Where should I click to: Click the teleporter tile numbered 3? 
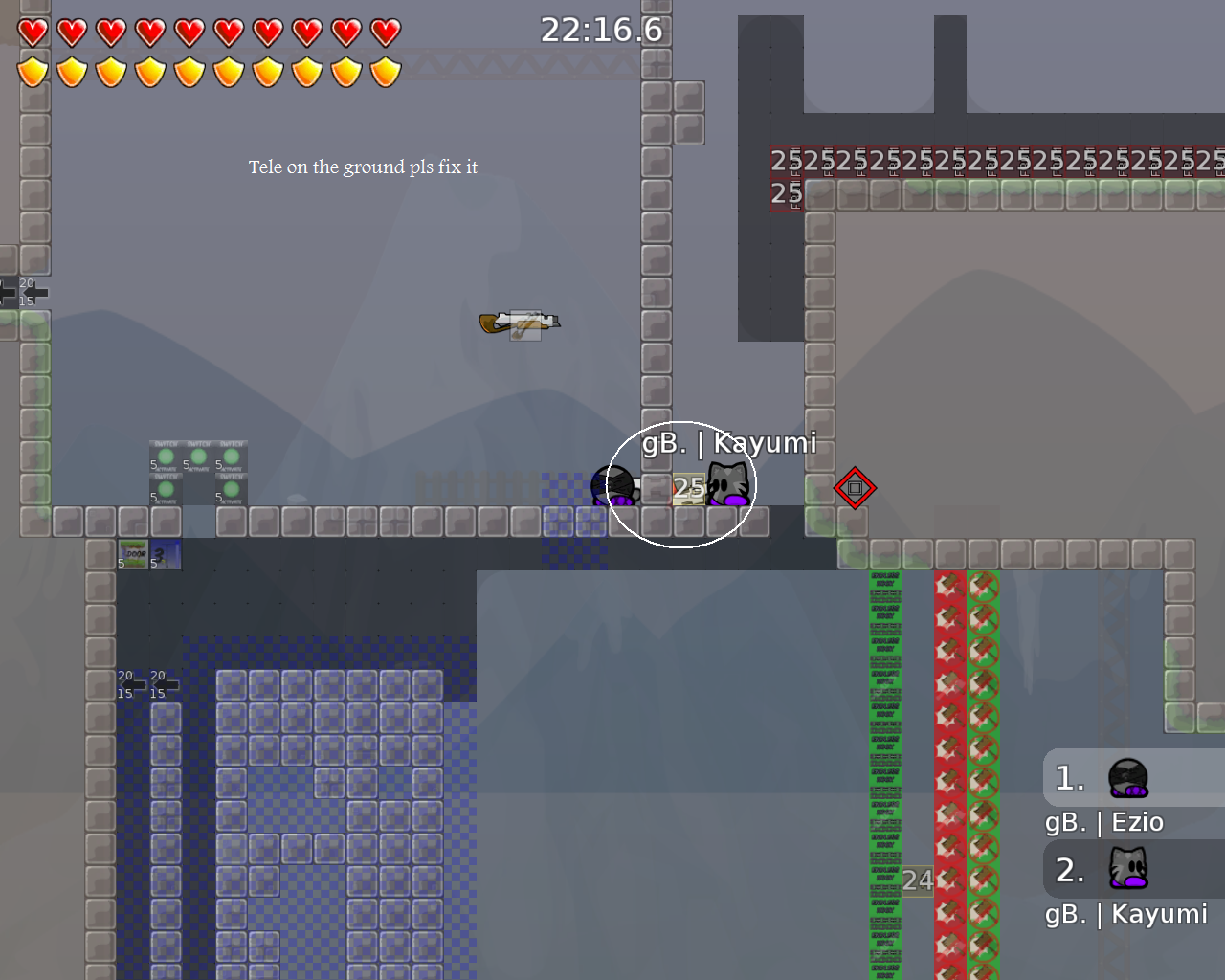coord(164,555)
